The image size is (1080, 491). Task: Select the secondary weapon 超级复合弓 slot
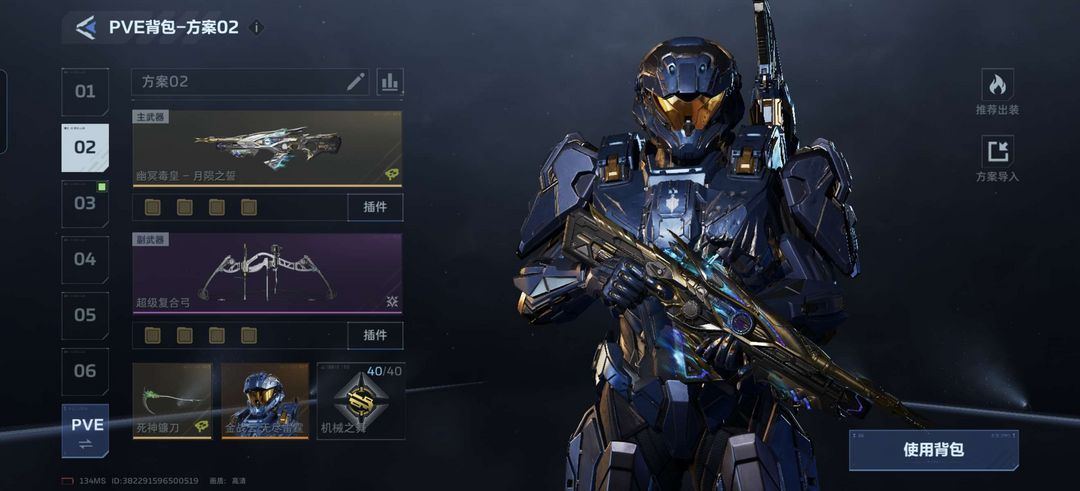[x=267, y=273]
